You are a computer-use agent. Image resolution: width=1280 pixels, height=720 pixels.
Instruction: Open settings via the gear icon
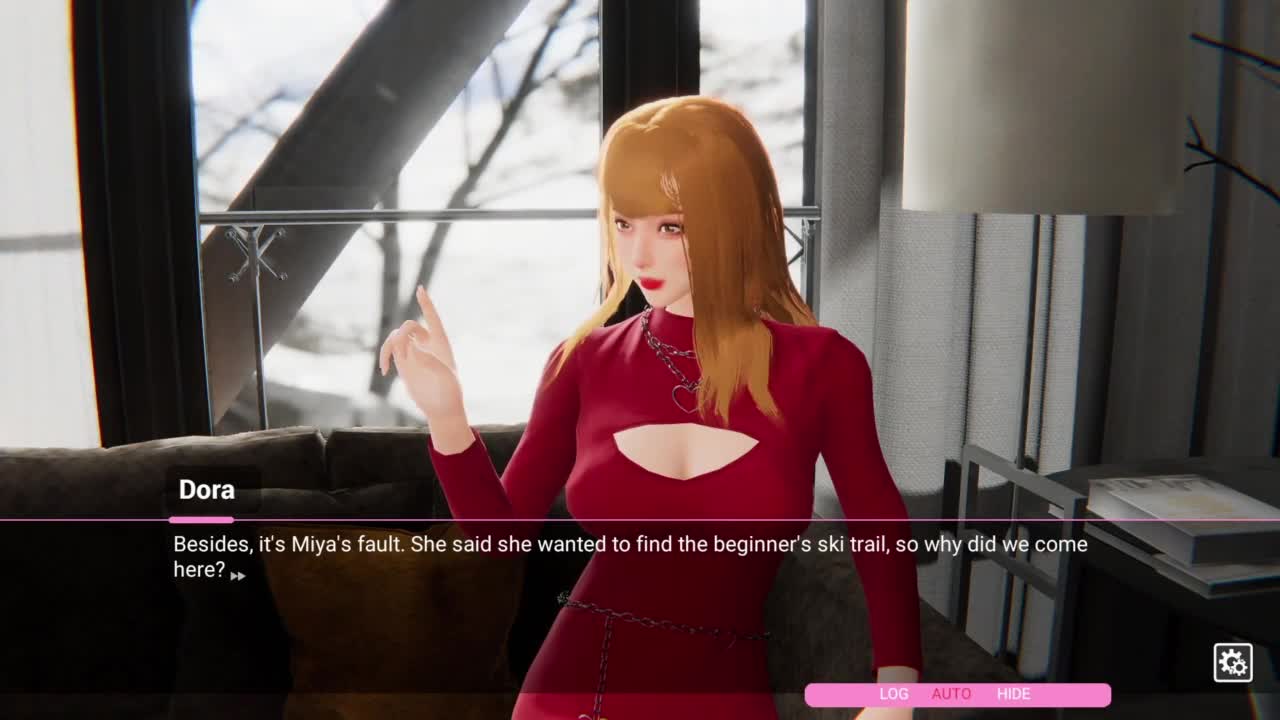[x=1232, y=662]
